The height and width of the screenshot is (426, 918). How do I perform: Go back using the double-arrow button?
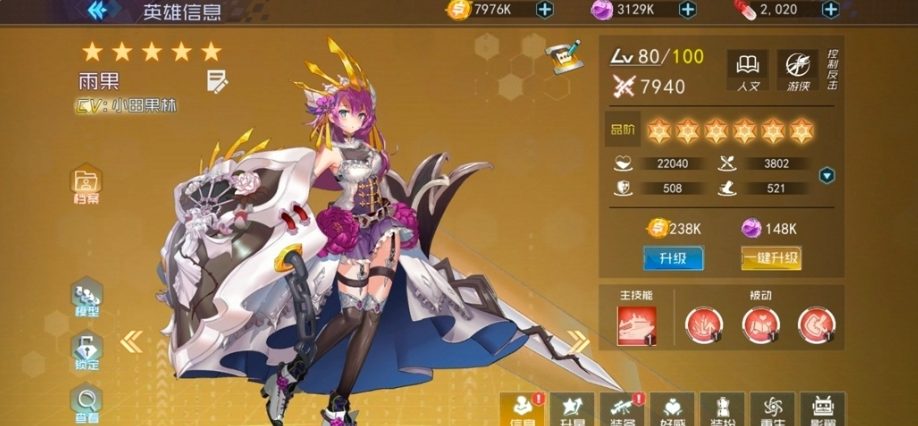point(98,11)
